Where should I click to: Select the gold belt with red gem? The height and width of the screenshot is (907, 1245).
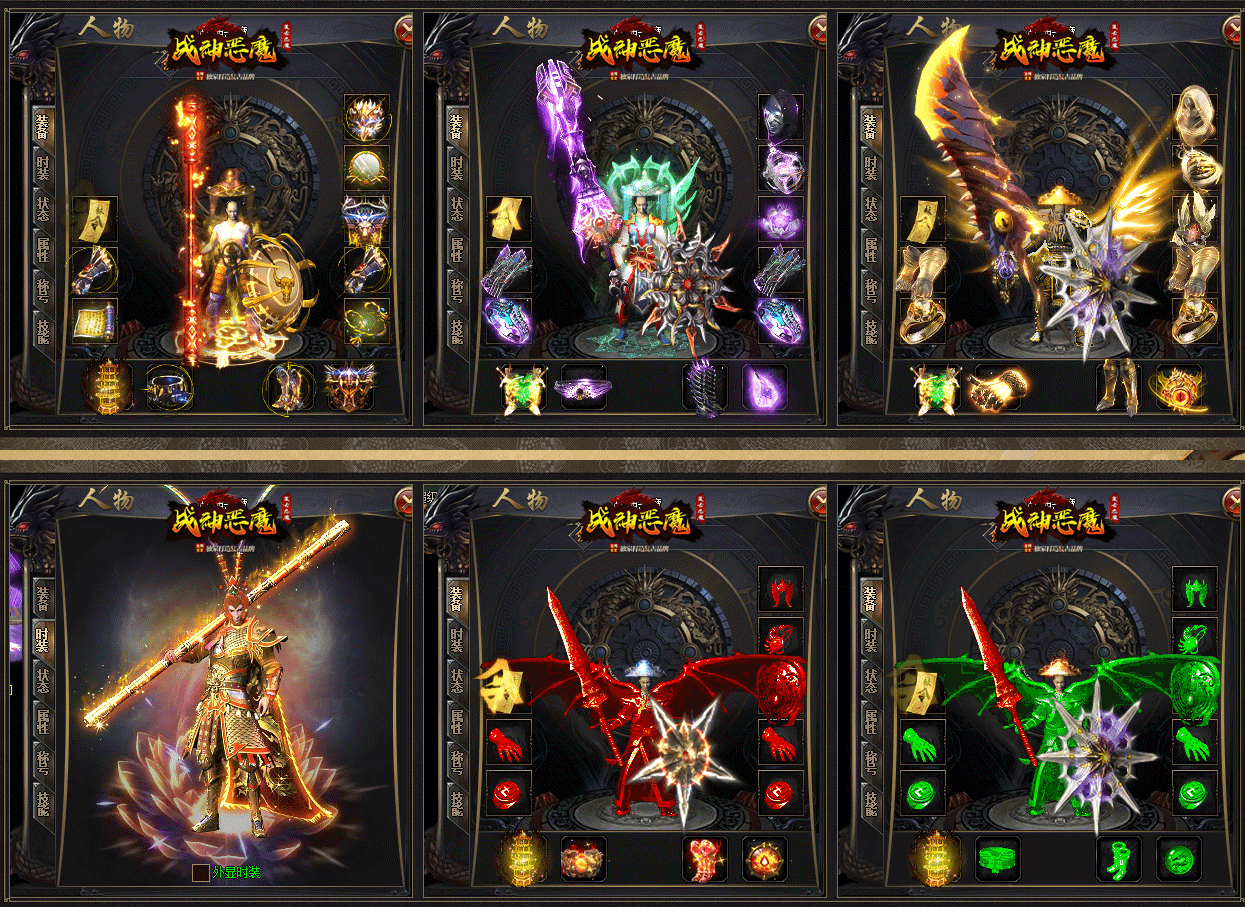point(1179,387)
